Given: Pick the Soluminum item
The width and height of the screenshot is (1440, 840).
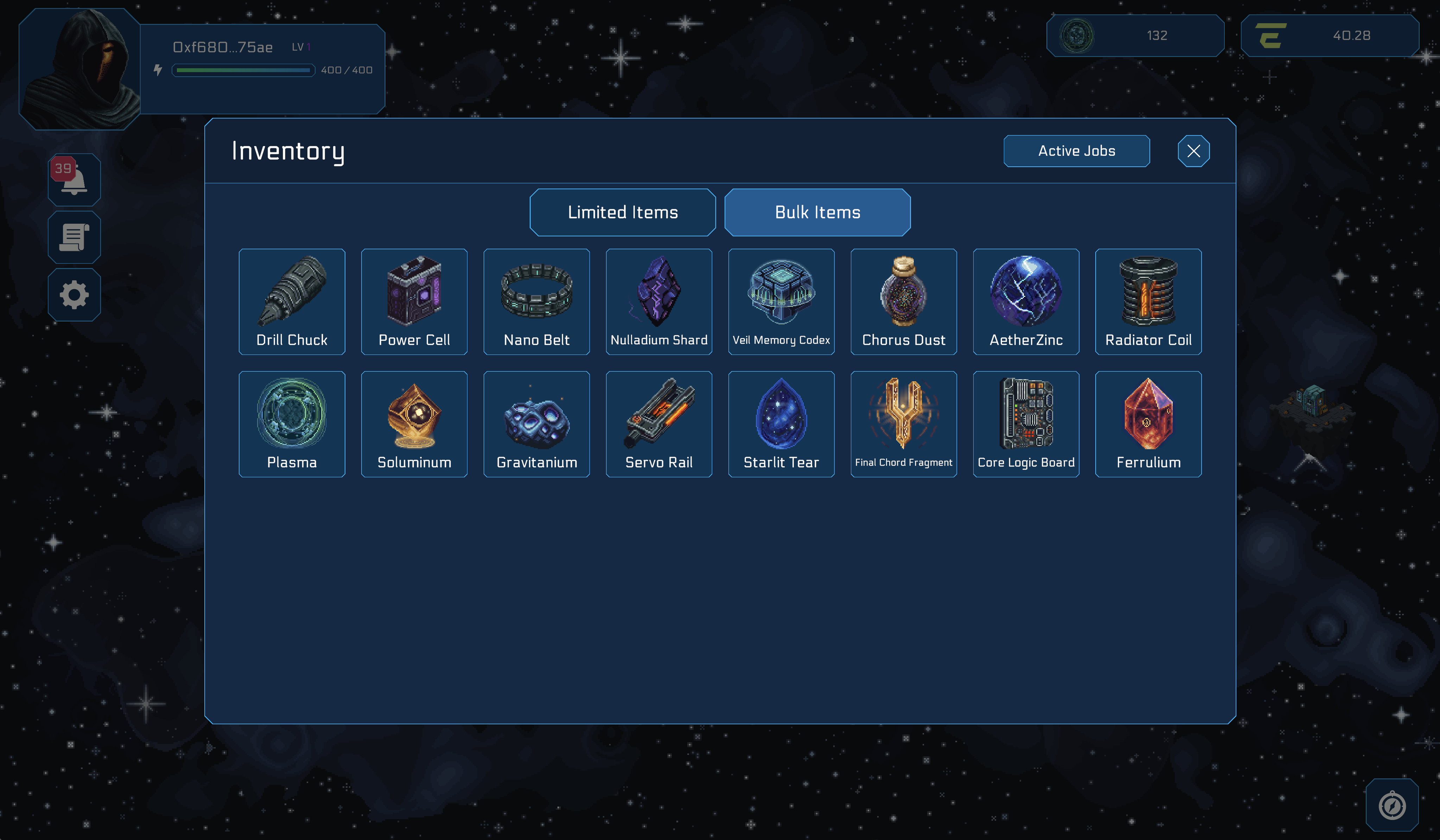Looking at the screenshot, I should click(414, 424).
